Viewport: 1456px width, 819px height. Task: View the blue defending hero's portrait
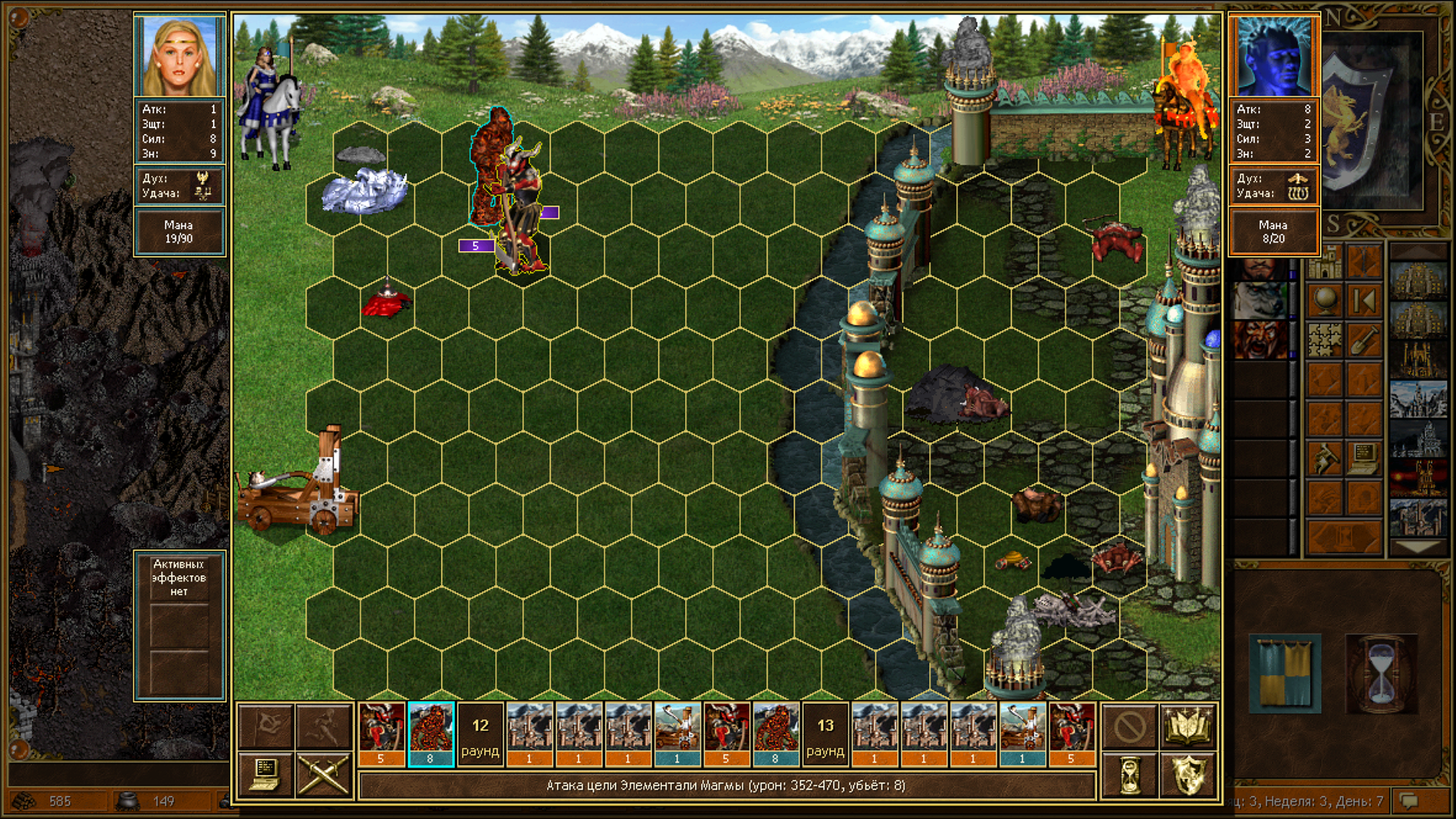click(x=1273, y=56)
